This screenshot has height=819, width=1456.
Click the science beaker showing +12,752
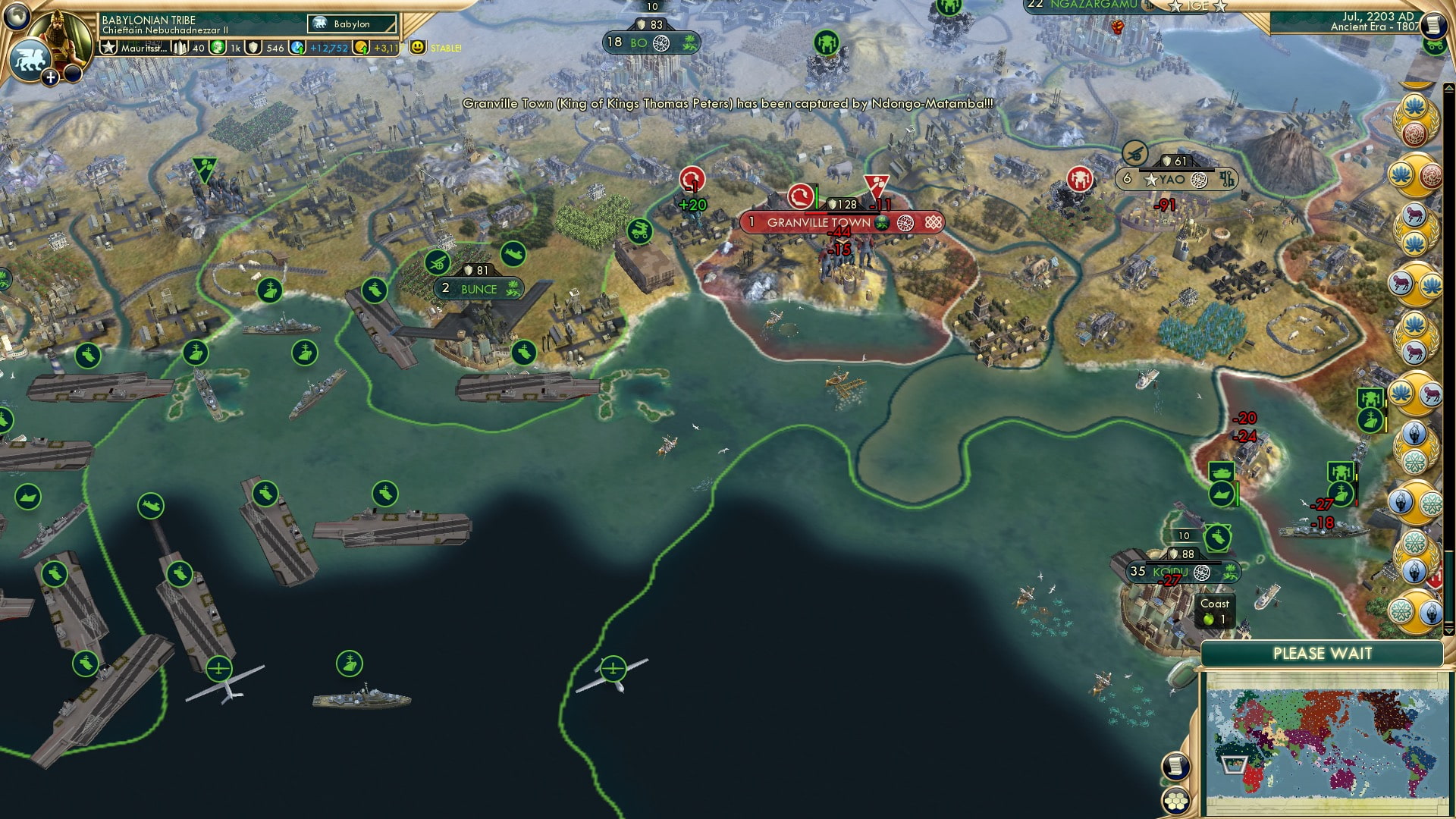coord(297,47)
